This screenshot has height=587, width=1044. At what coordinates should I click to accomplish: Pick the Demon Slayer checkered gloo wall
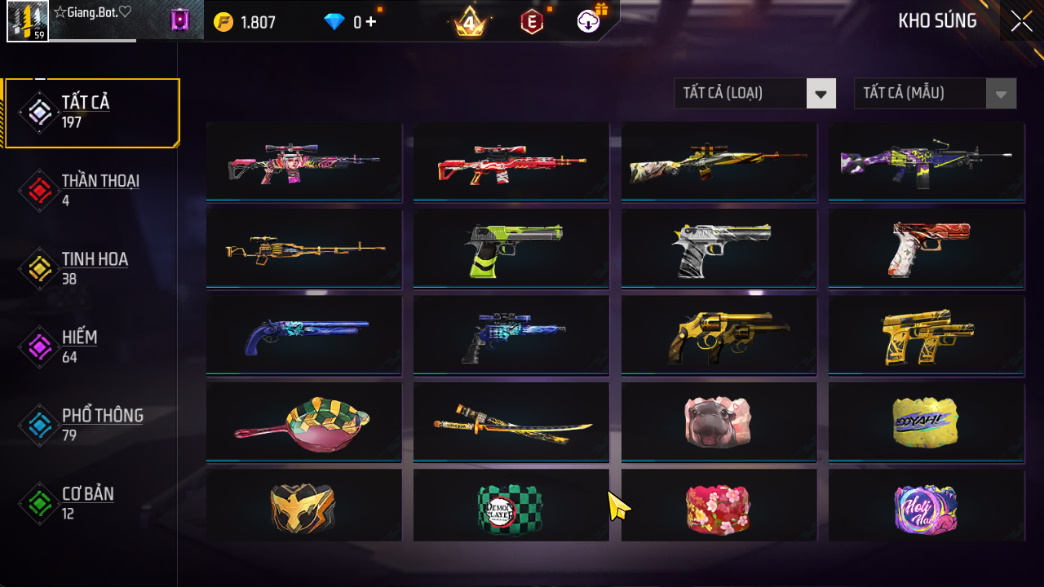pyautogui.click(x=511, y=505)
